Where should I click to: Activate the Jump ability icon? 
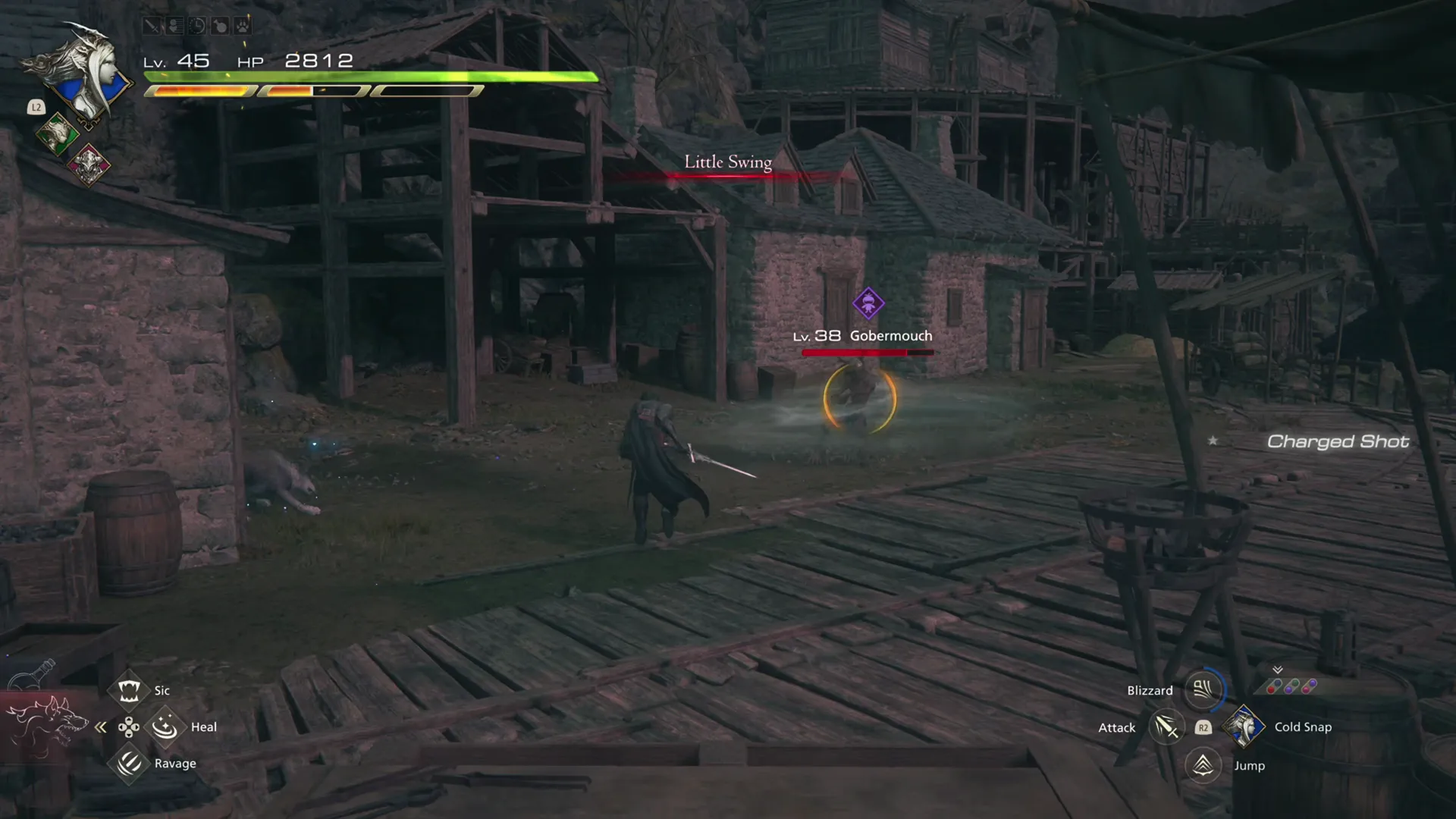coord(1203,765)
